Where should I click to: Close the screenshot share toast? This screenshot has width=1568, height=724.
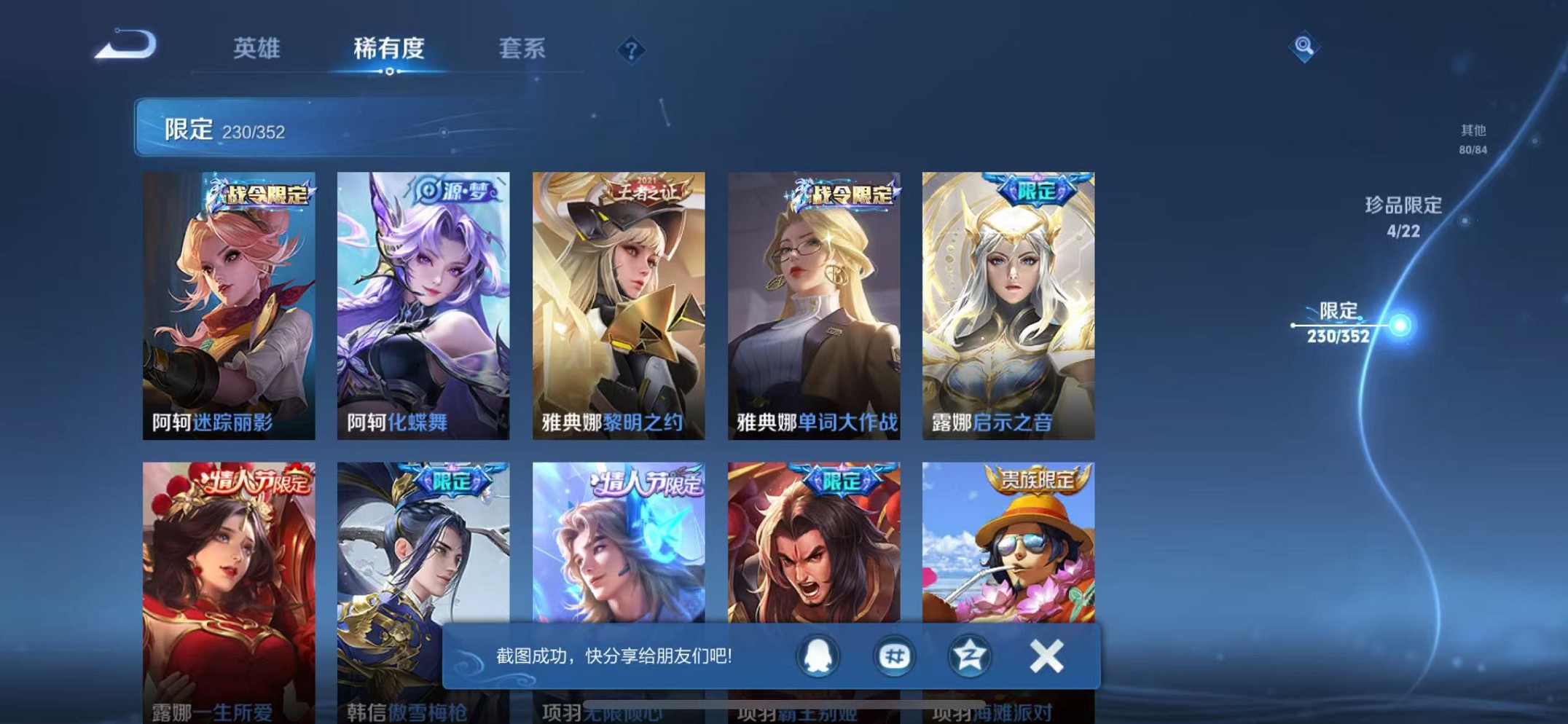[x=1046, y=655]
